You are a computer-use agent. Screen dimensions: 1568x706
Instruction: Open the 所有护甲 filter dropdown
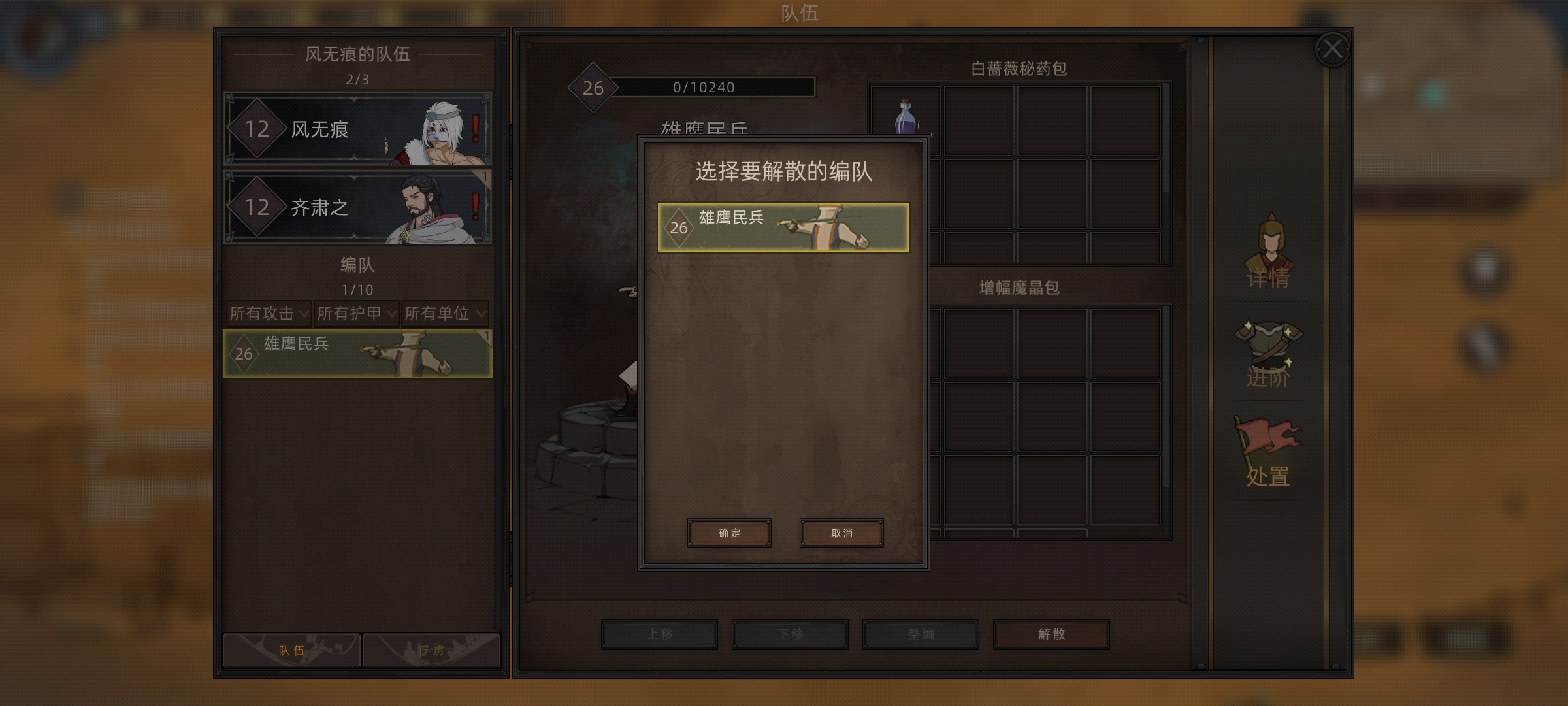[x=356, y=314]
